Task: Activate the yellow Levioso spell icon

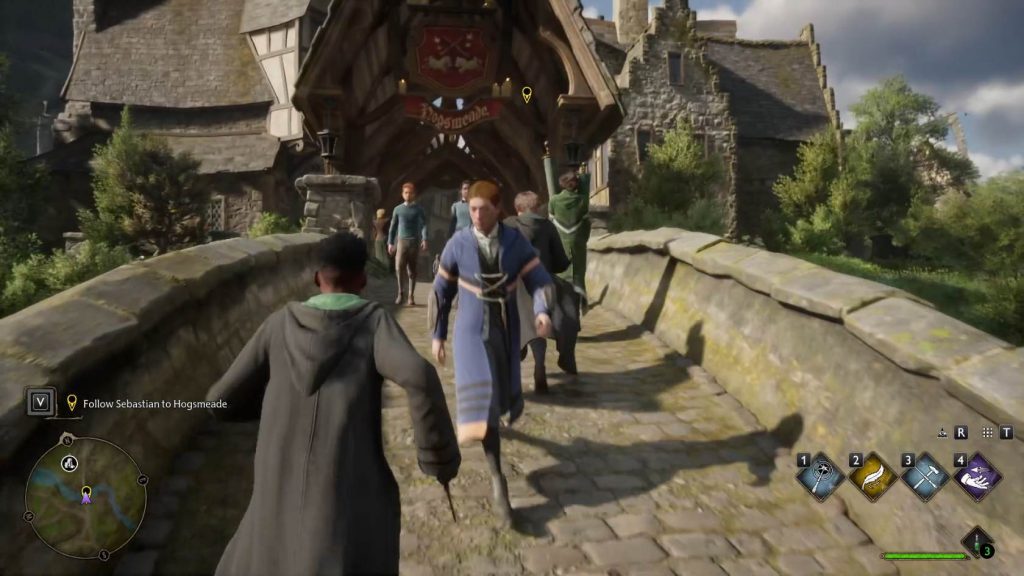Action: pyautogui.click(x=872, y=477)
